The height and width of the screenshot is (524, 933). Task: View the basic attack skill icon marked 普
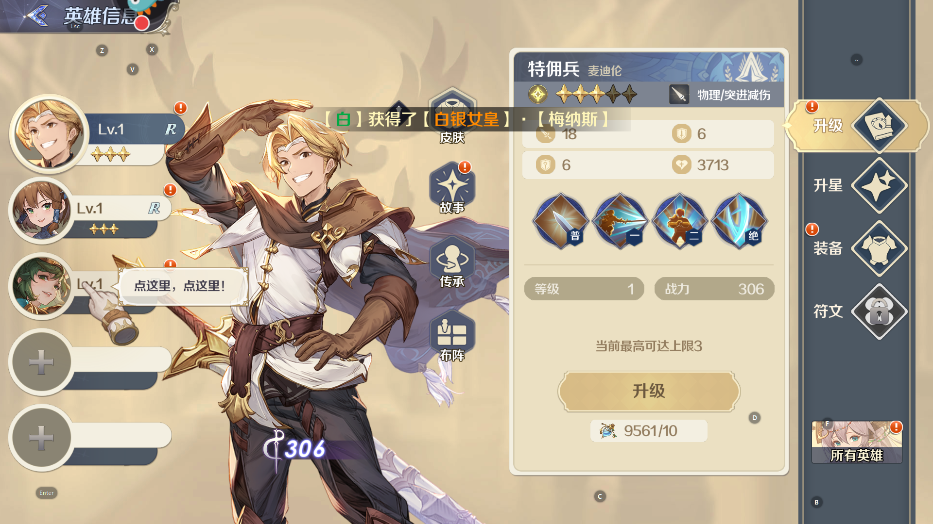coord(560,221)
